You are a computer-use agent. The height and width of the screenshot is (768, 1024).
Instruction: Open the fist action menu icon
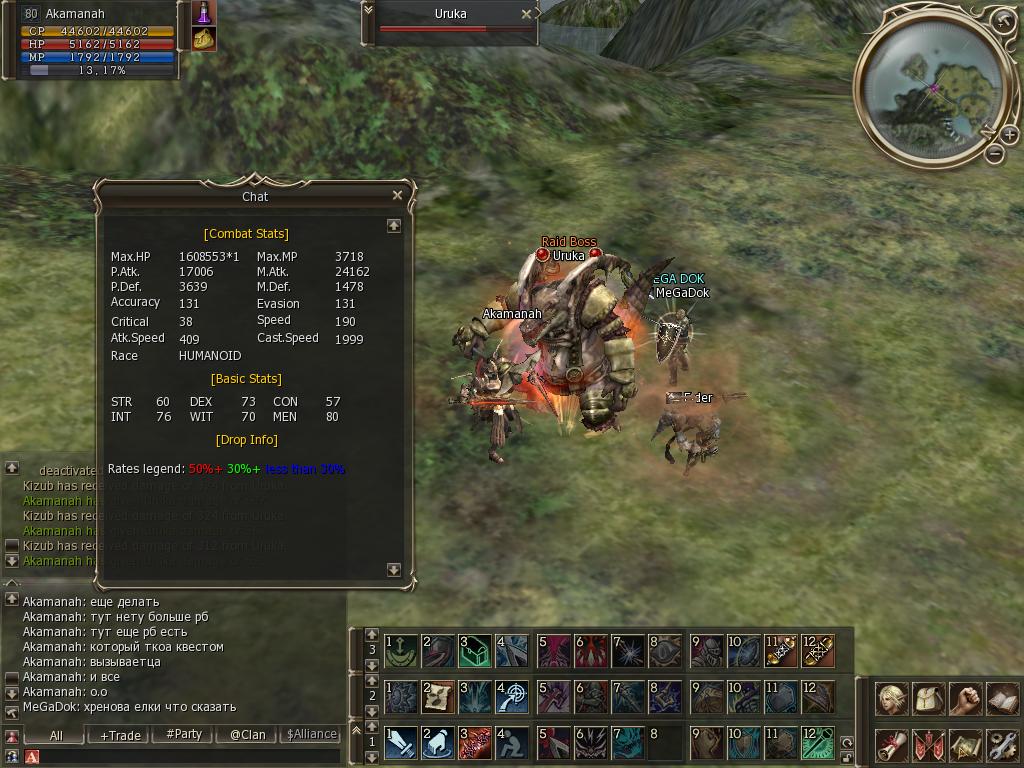tap(965, 698)
